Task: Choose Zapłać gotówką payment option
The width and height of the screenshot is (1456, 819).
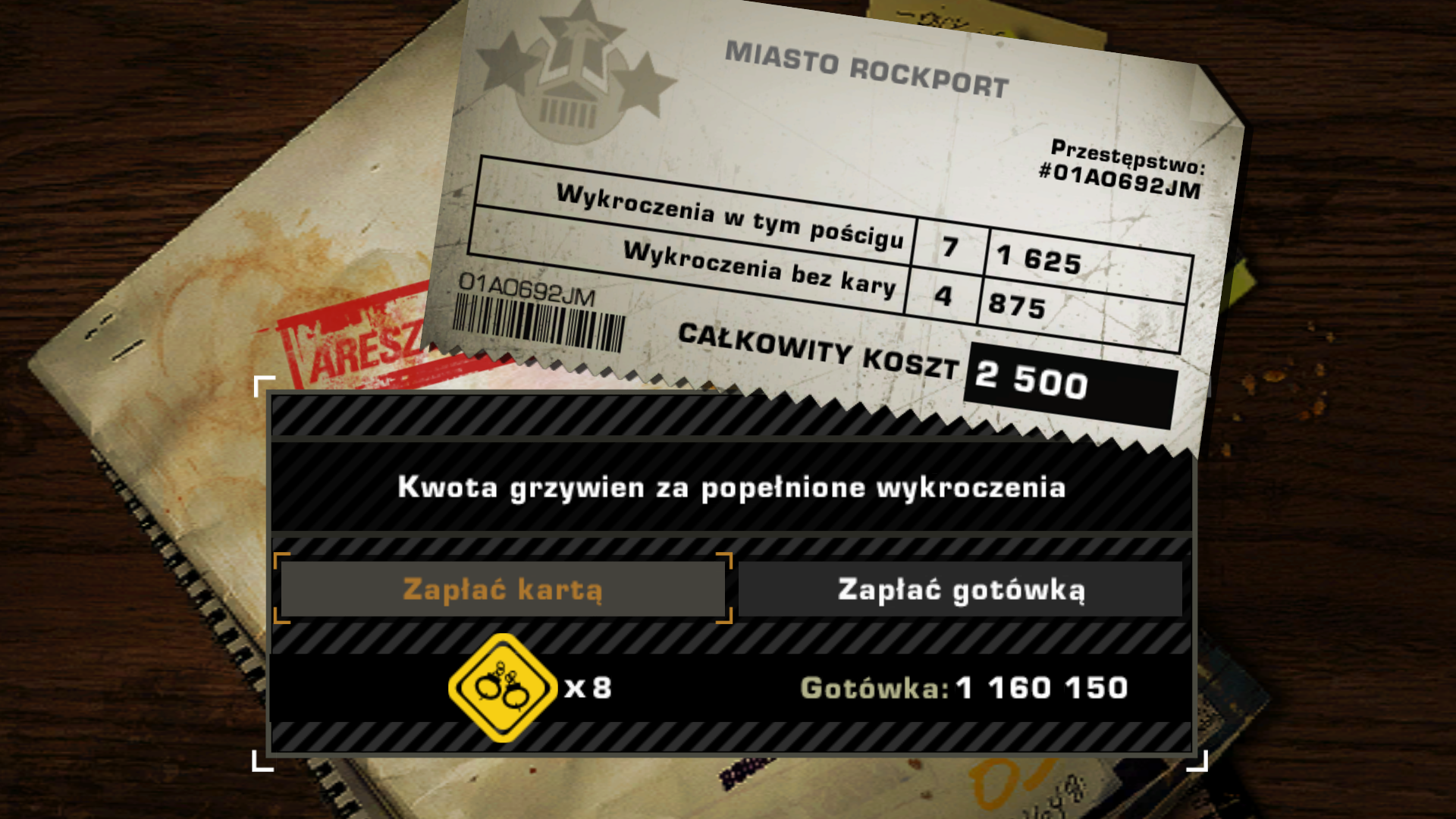Action: pyautogui.click(x=963, y=591)
